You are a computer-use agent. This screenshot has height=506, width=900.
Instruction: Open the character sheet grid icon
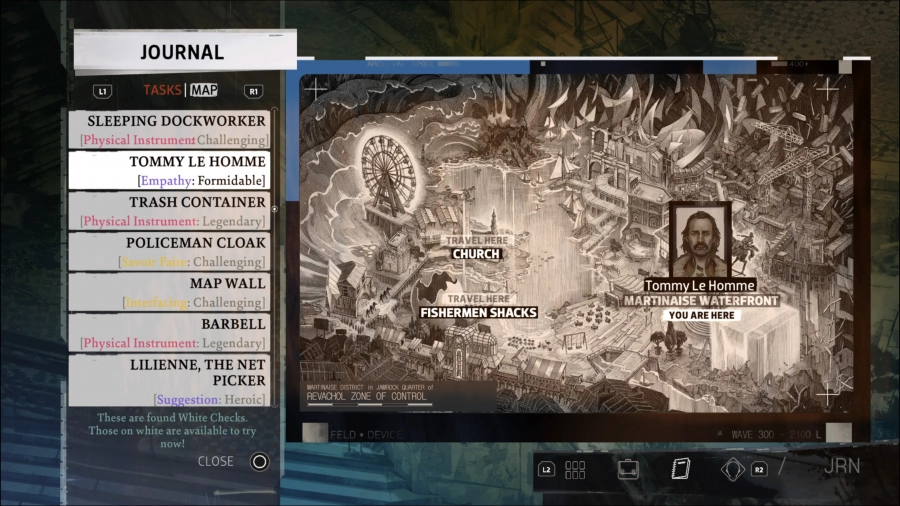point(575,469)
